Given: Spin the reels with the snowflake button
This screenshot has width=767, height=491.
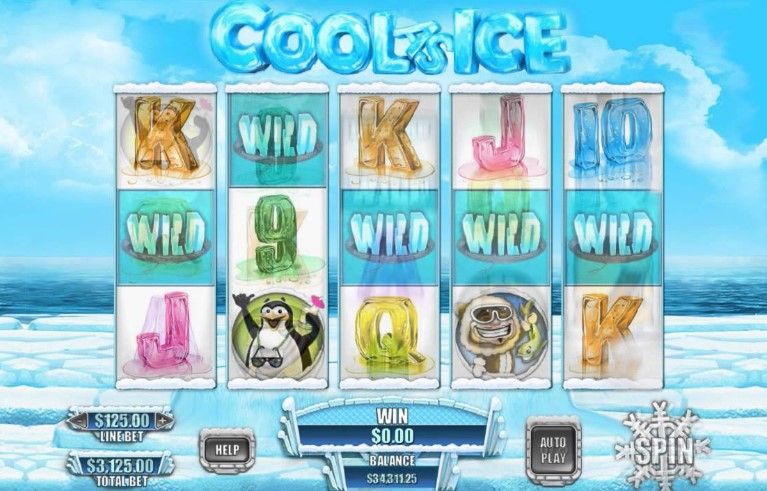Looking at the screenshot, I should [661, 442].
